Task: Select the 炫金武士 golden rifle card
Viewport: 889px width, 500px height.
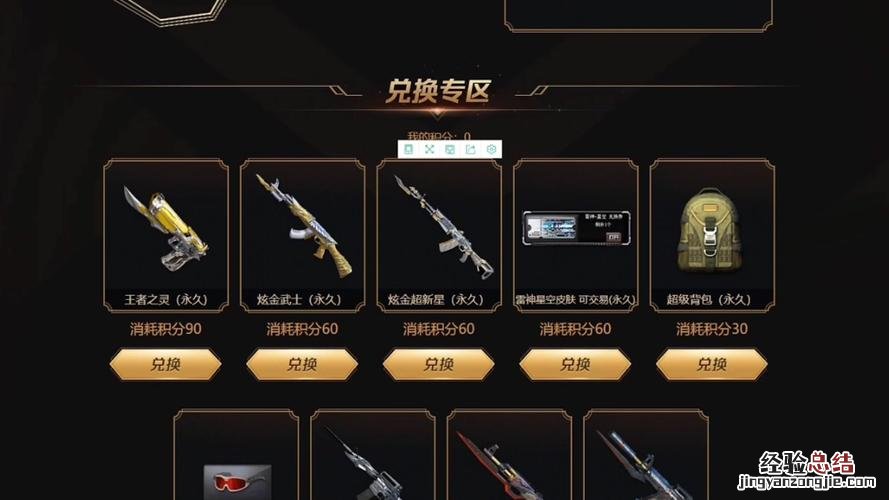Action: coord(302,235)
